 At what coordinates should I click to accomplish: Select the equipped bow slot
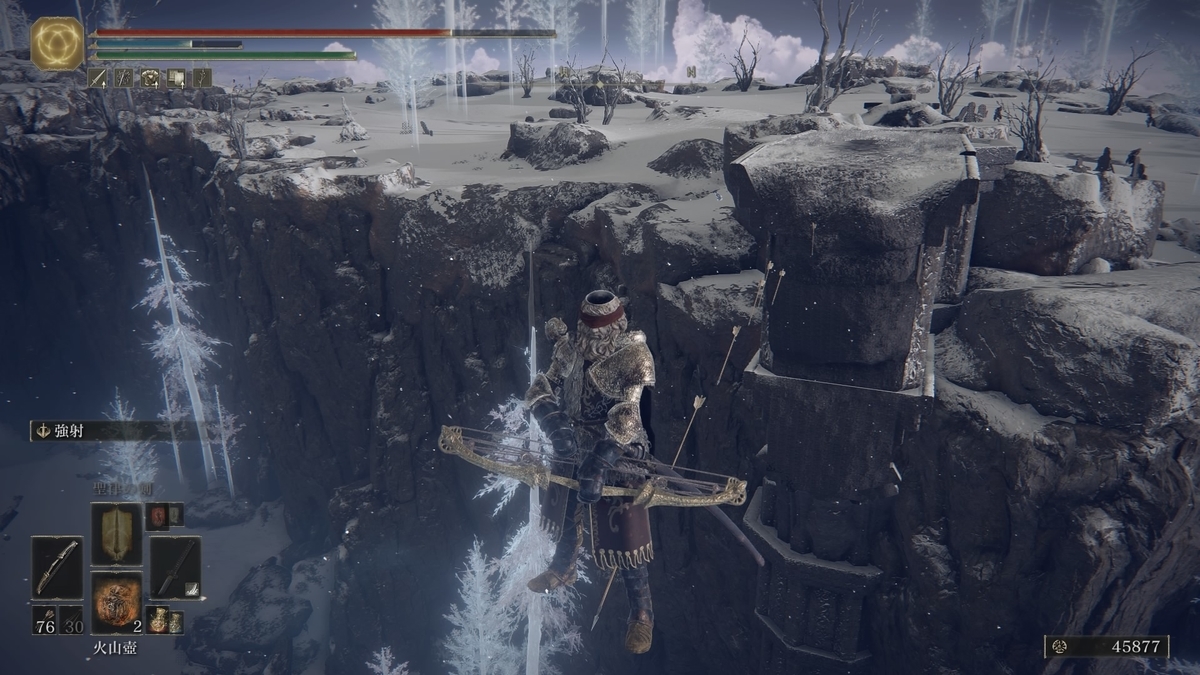(56, 567)
